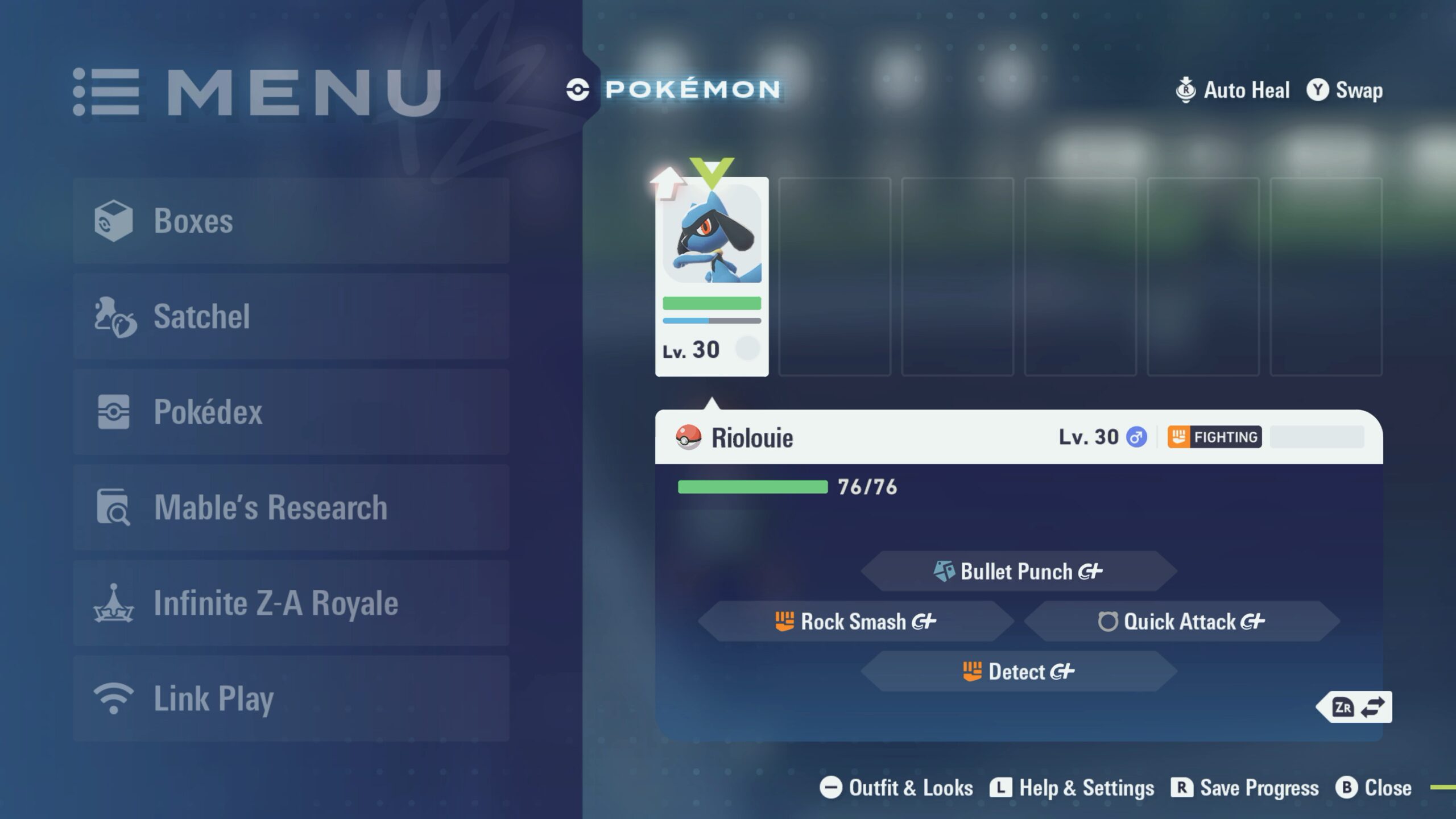Close the menu
This screenshot has width=1456, height=819.
tap(1374, 788)
